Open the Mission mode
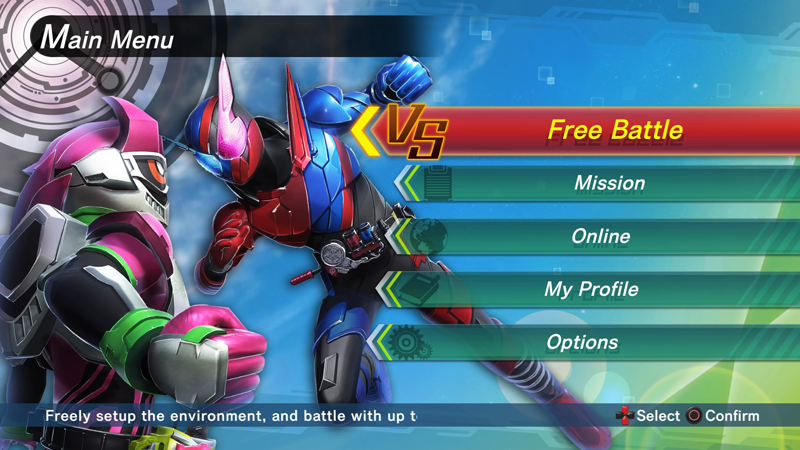800x450 pixels. click(x=609, y=183)
